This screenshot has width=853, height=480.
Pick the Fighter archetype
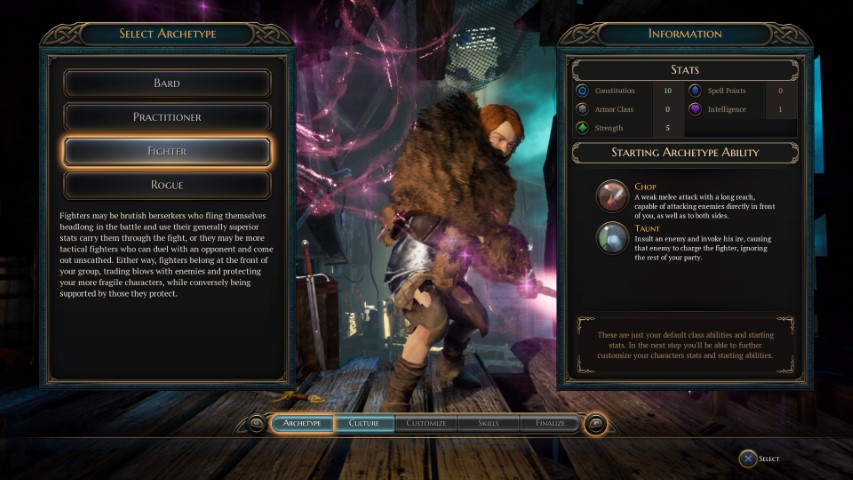click(x=167, y=151)
